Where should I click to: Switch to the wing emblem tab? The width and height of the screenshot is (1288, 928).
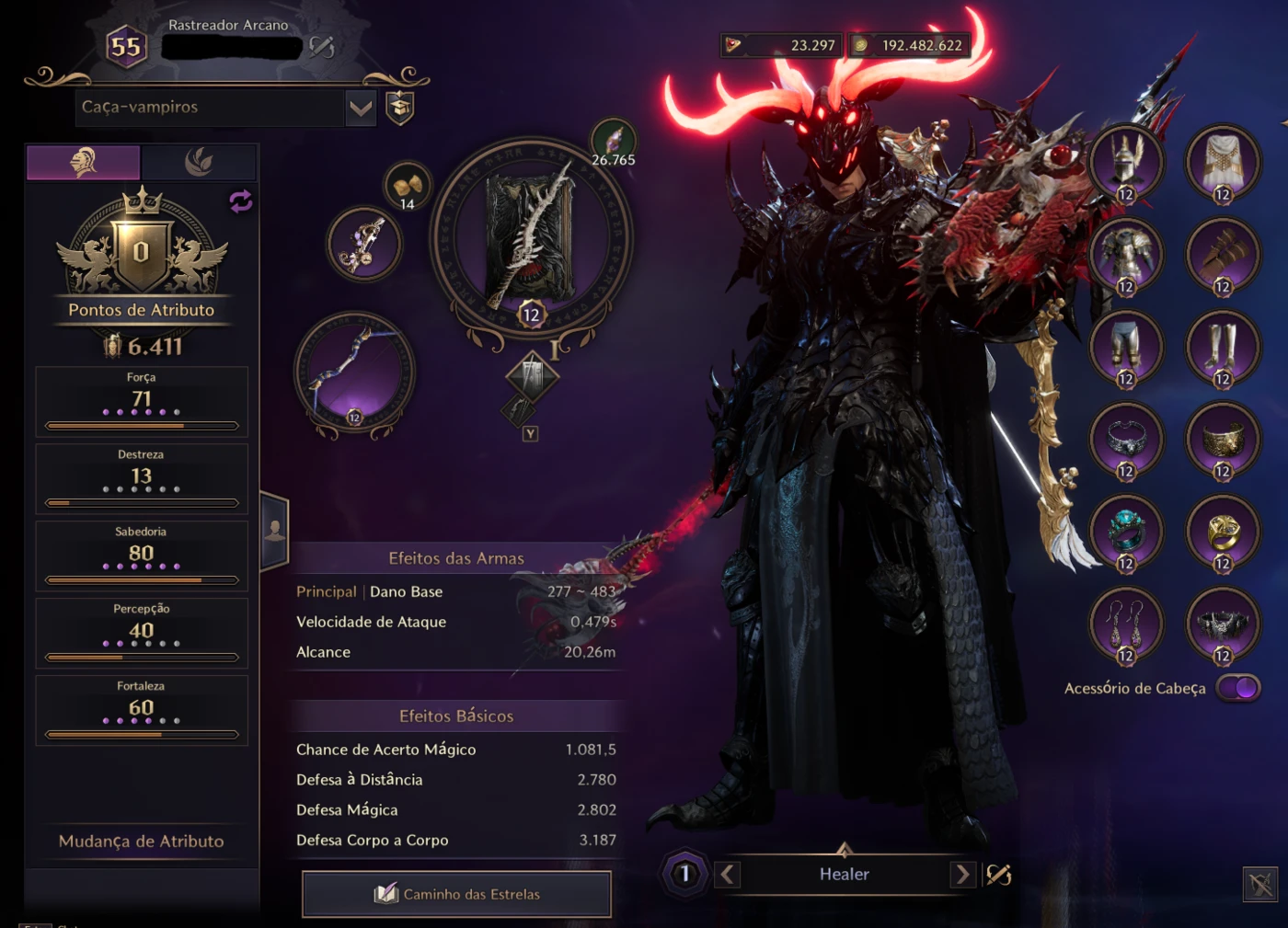(199, 163)
